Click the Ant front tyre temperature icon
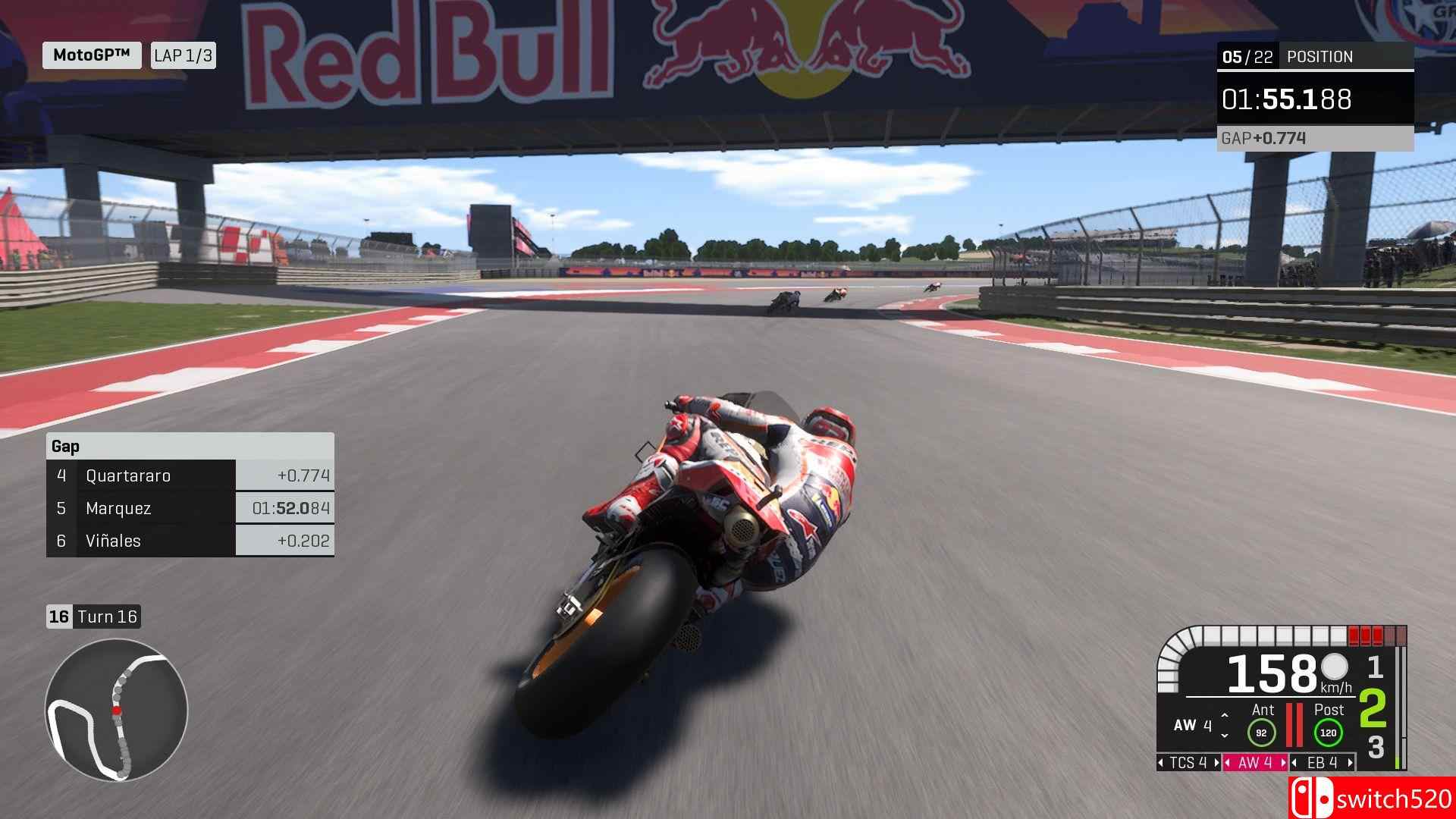The width and height of the screenshot is (1456, 819). click(1263, 732)
